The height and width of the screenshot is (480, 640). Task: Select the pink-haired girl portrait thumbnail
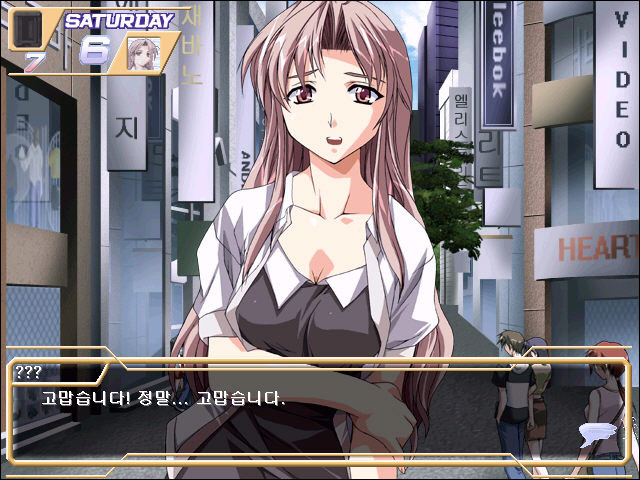click(143, 53)
